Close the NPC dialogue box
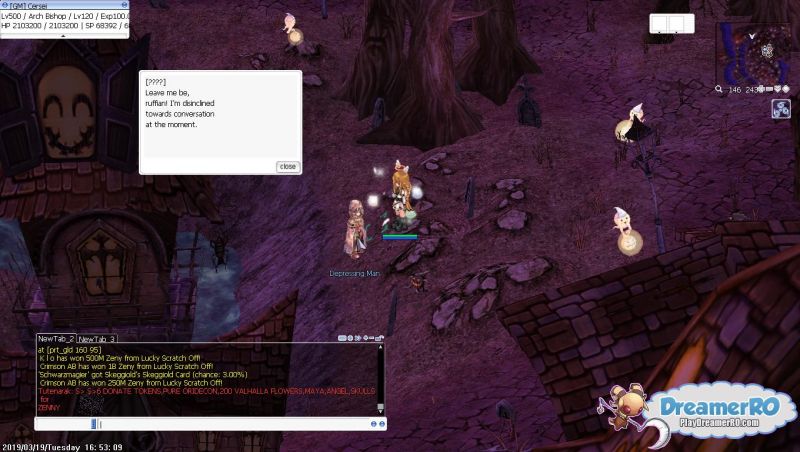This screenshot has width=800, height=452. click(x=288, y=166)
